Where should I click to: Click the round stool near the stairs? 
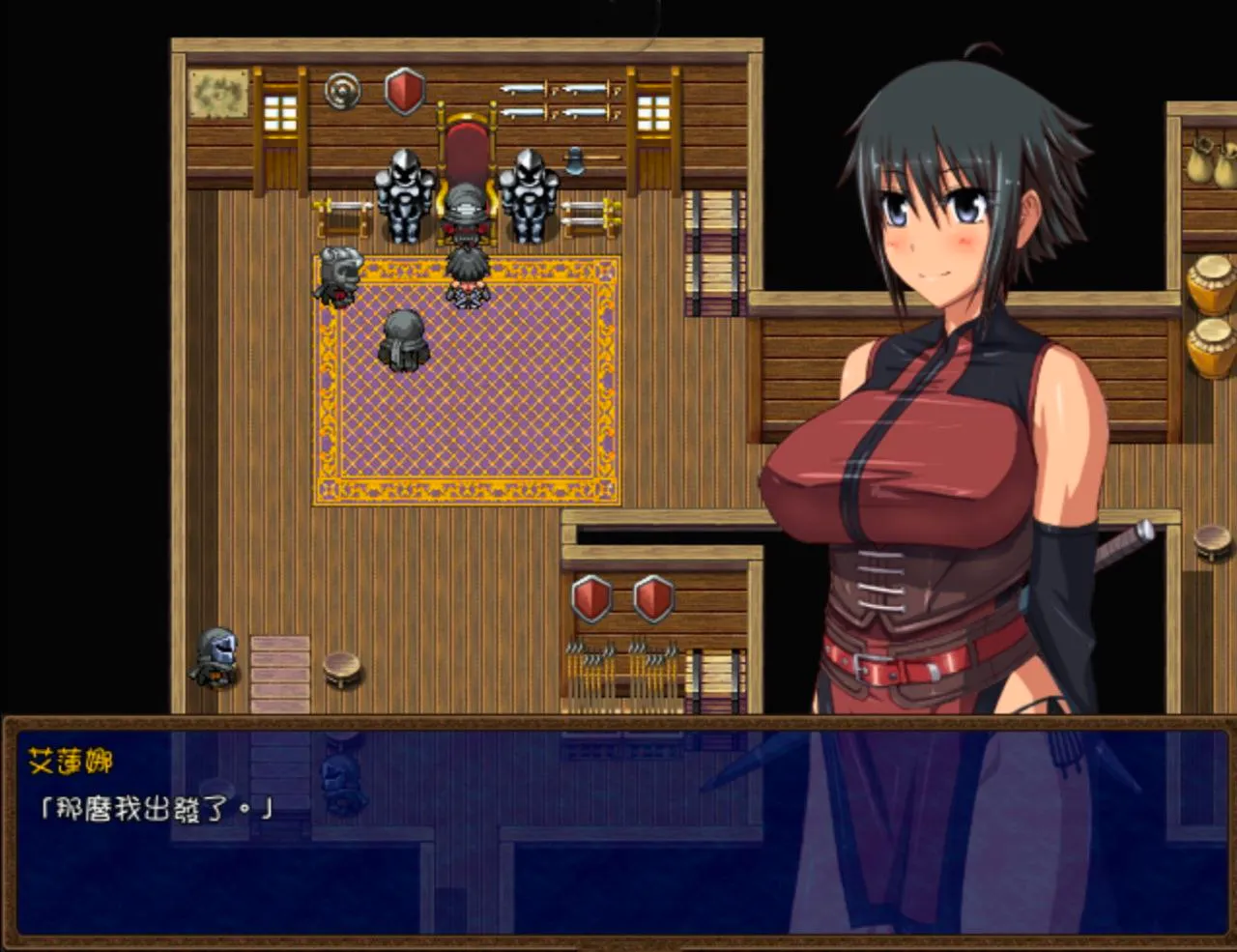(x=340, y=670)
